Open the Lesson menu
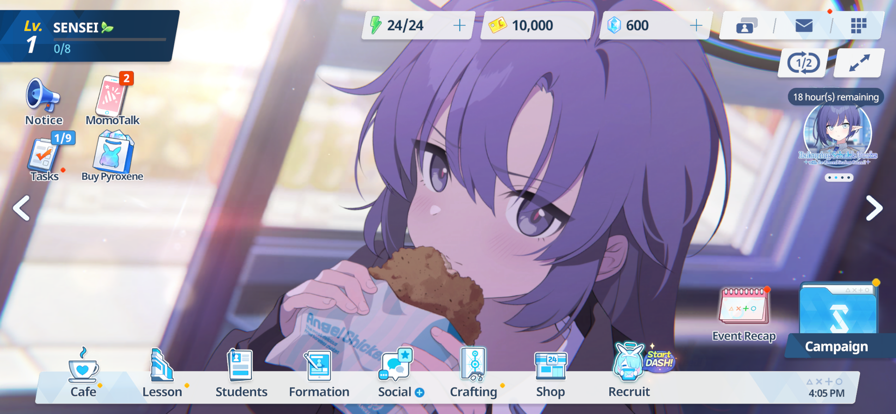The width and height of the screenshot is (896, 414). [161, 372]
